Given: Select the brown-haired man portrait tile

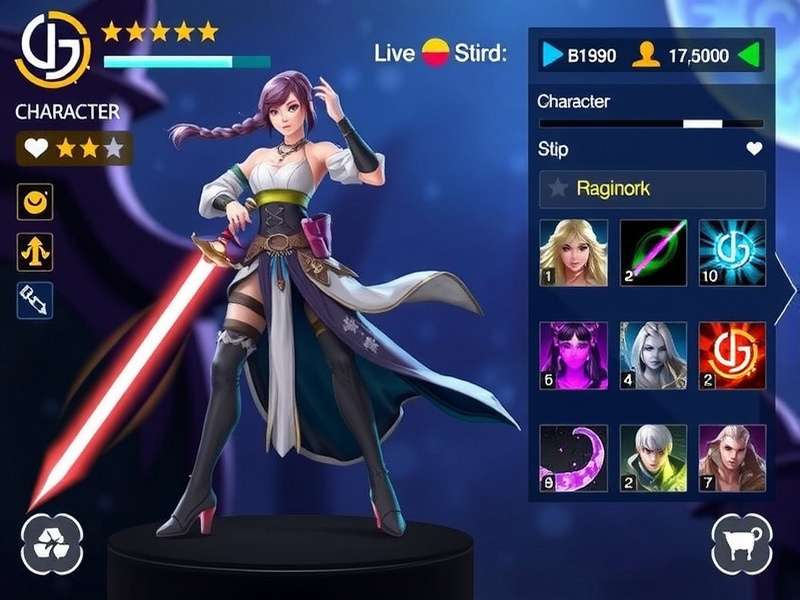Looking at the screenshot, I should pos(732,457).
